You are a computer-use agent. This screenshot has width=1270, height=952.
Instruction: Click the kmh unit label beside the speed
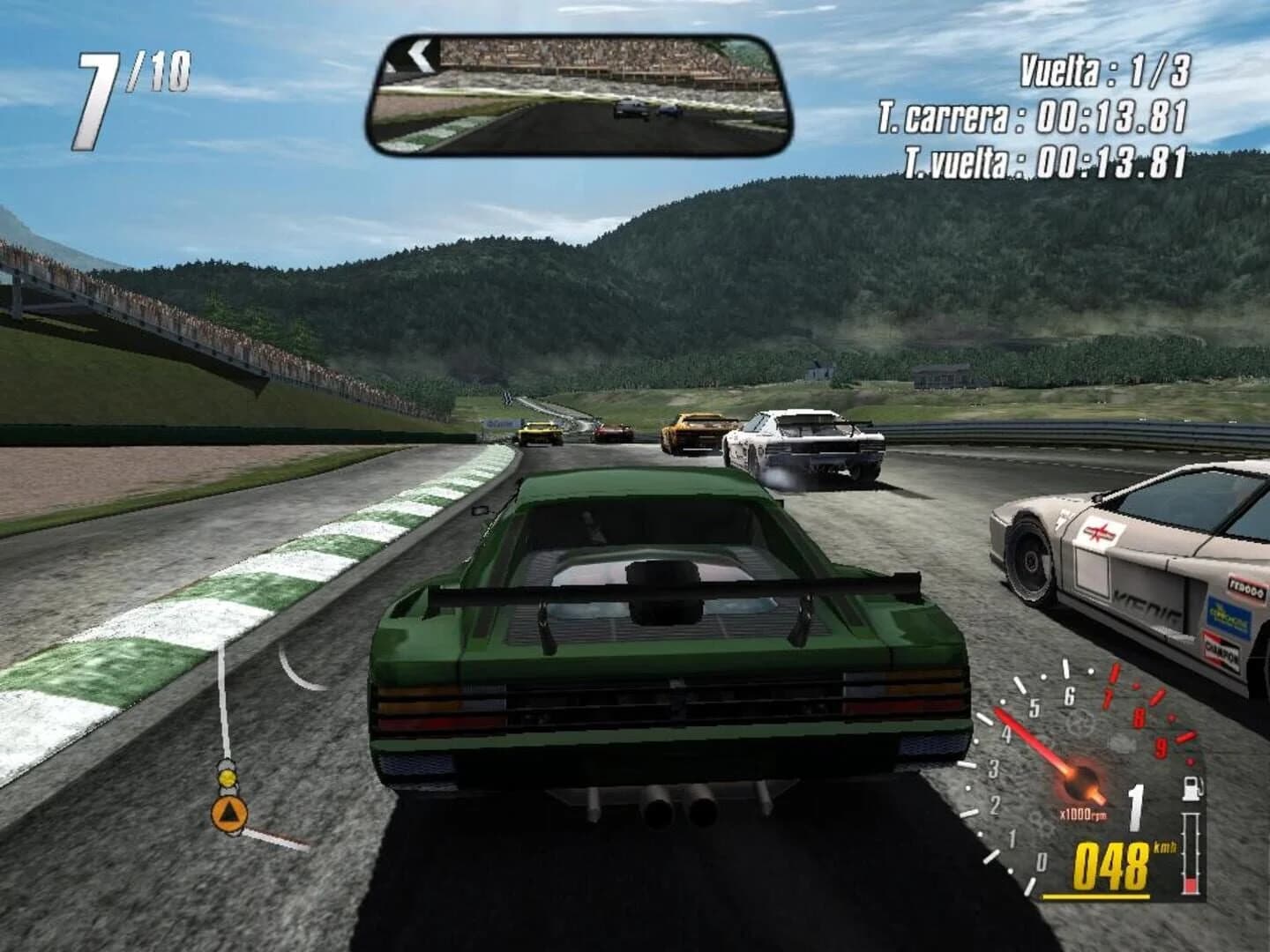click(1165, 848)
